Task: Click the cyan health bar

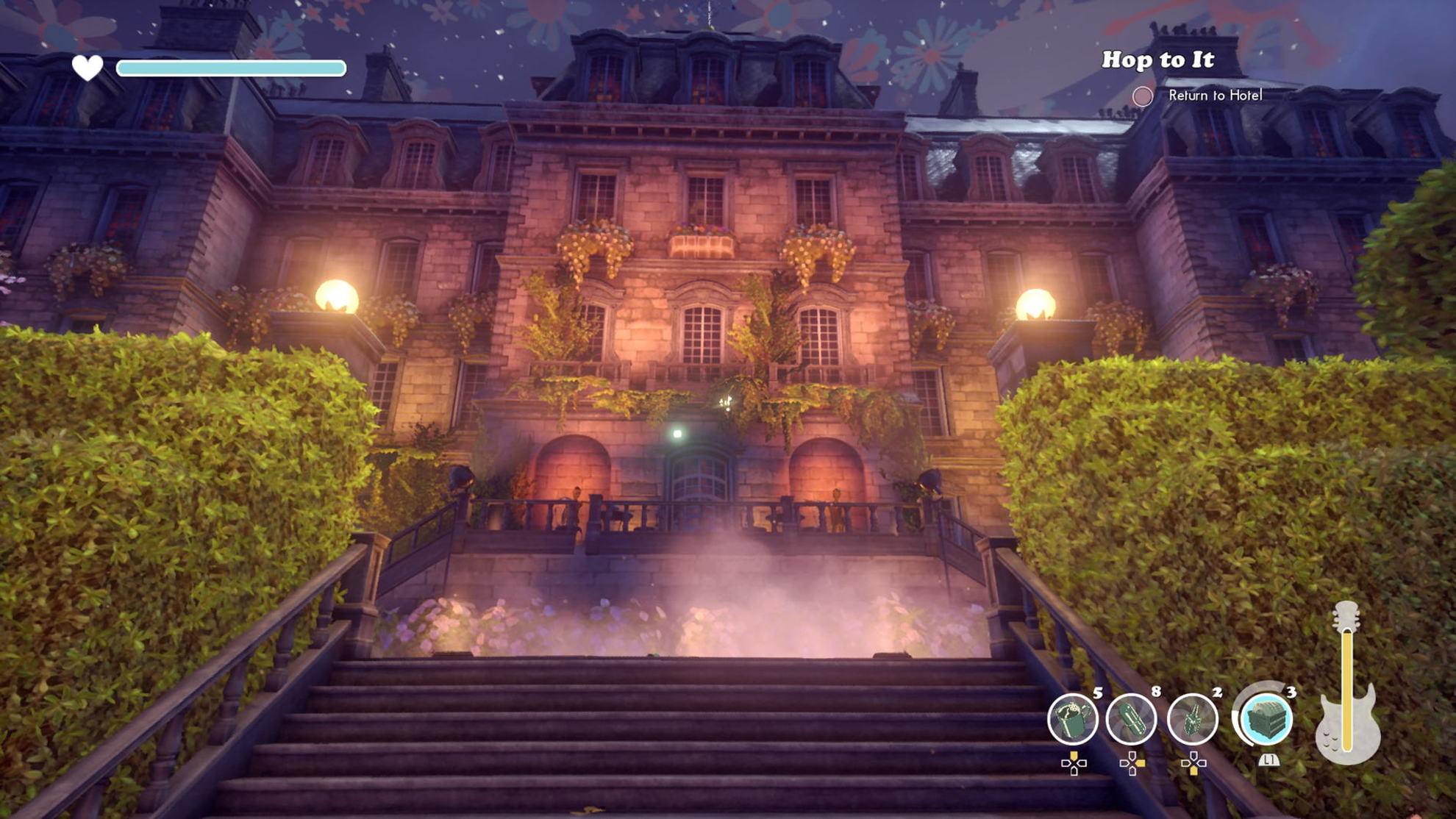Action: coord(232,68)
